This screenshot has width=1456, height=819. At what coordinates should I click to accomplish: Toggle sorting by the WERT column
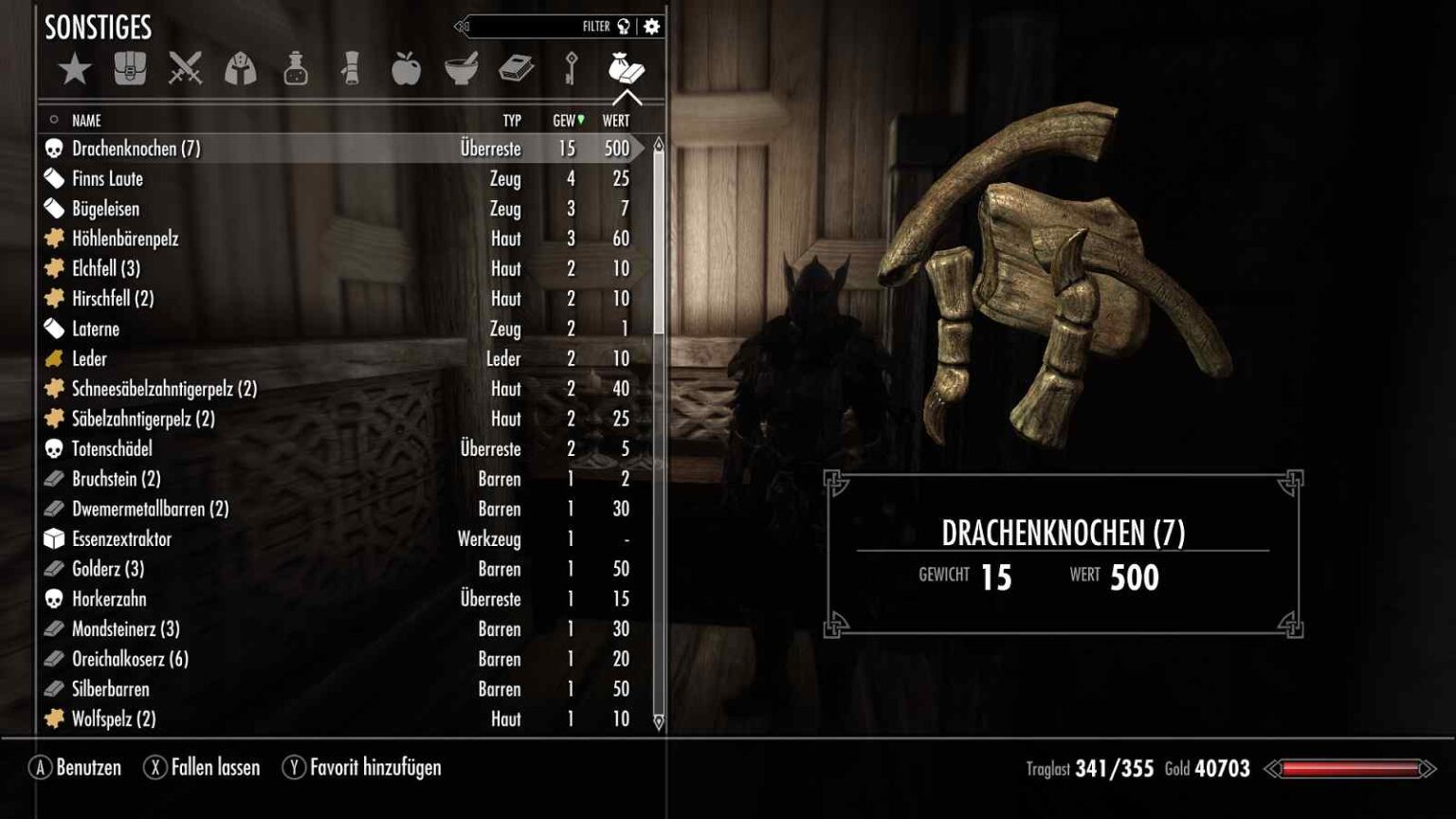point(617,120)
